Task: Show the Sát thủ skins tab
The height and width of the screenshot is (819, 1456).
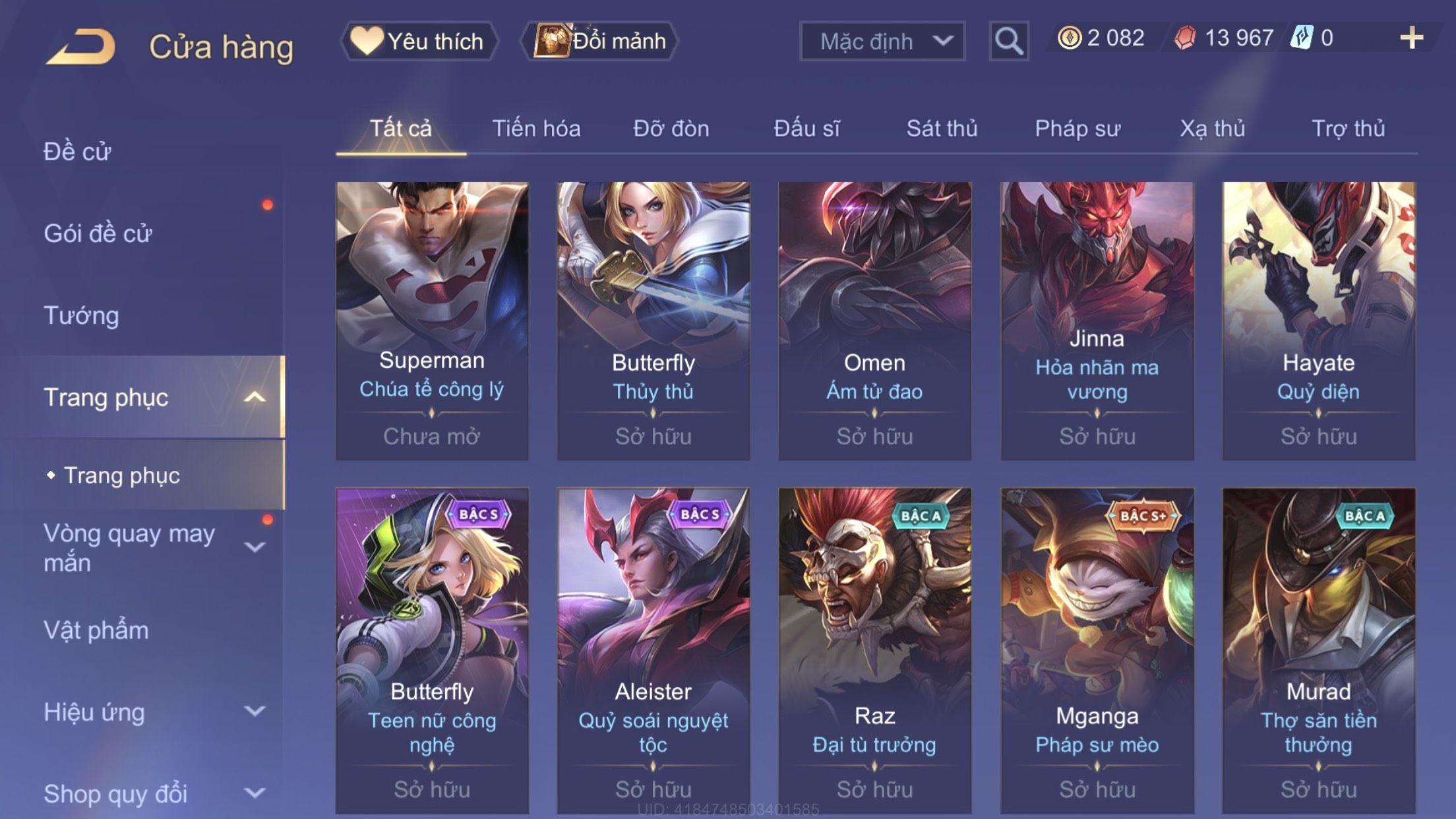Action: 942,129
